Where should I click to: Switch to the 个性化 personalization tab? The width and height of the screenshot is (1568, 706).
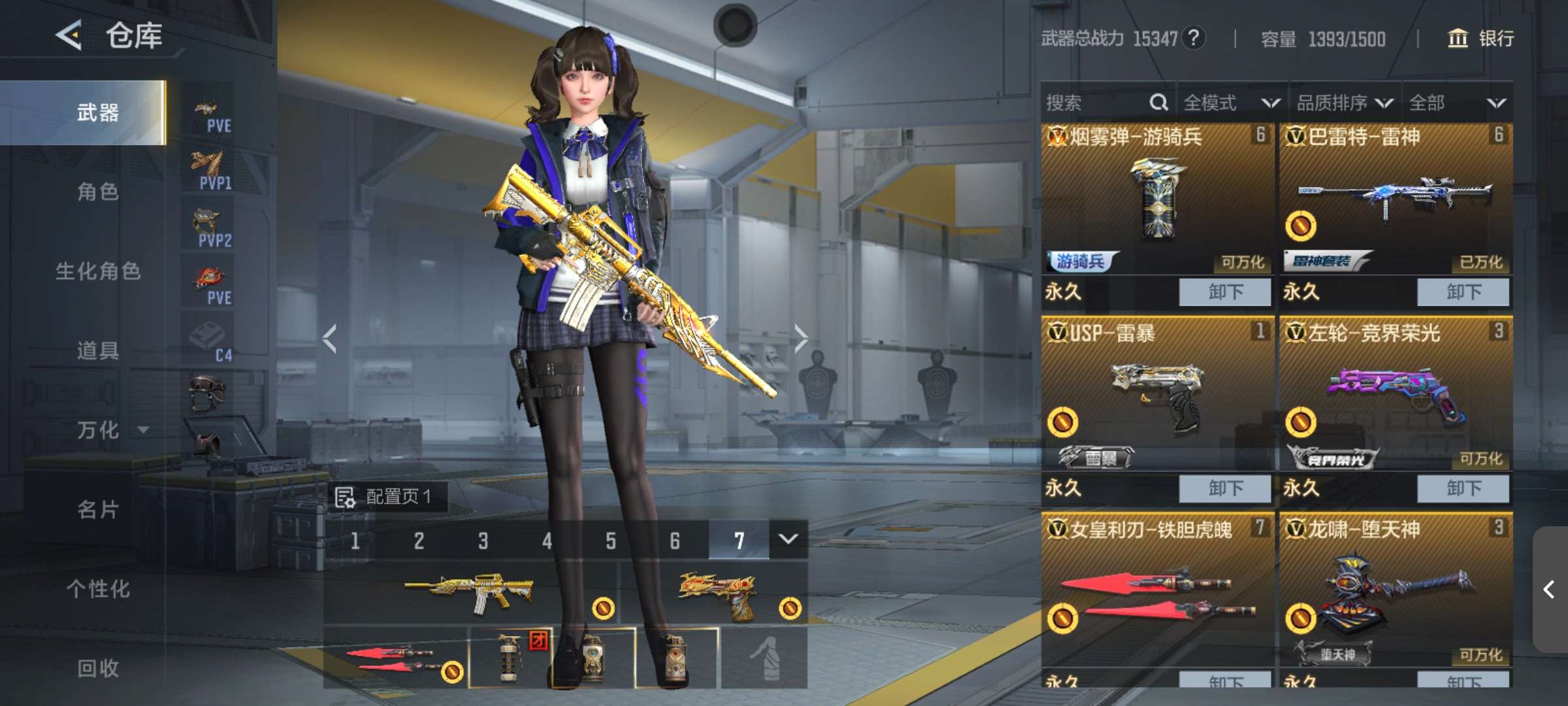[x=98, y=589]
